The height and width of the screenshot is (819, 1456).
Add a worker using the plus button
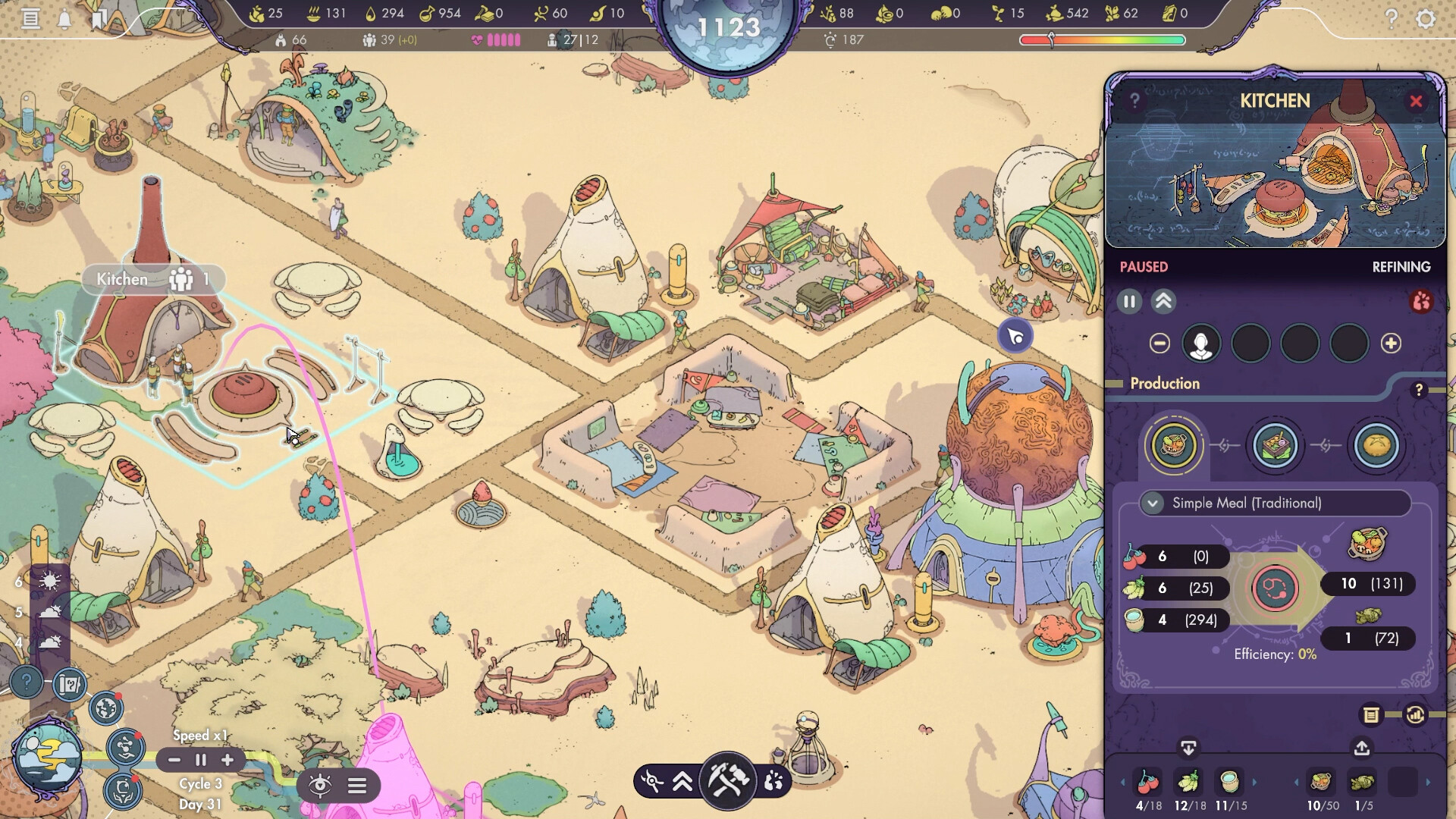(1392, 344)
